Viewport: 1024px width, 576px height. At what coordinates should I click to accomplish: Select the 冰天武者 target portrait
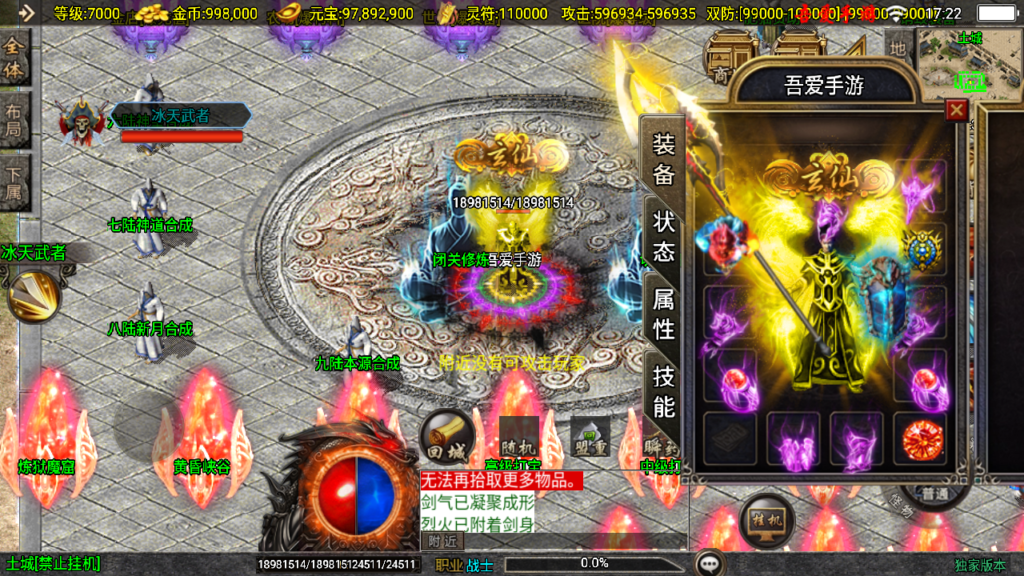pos(80,121)
